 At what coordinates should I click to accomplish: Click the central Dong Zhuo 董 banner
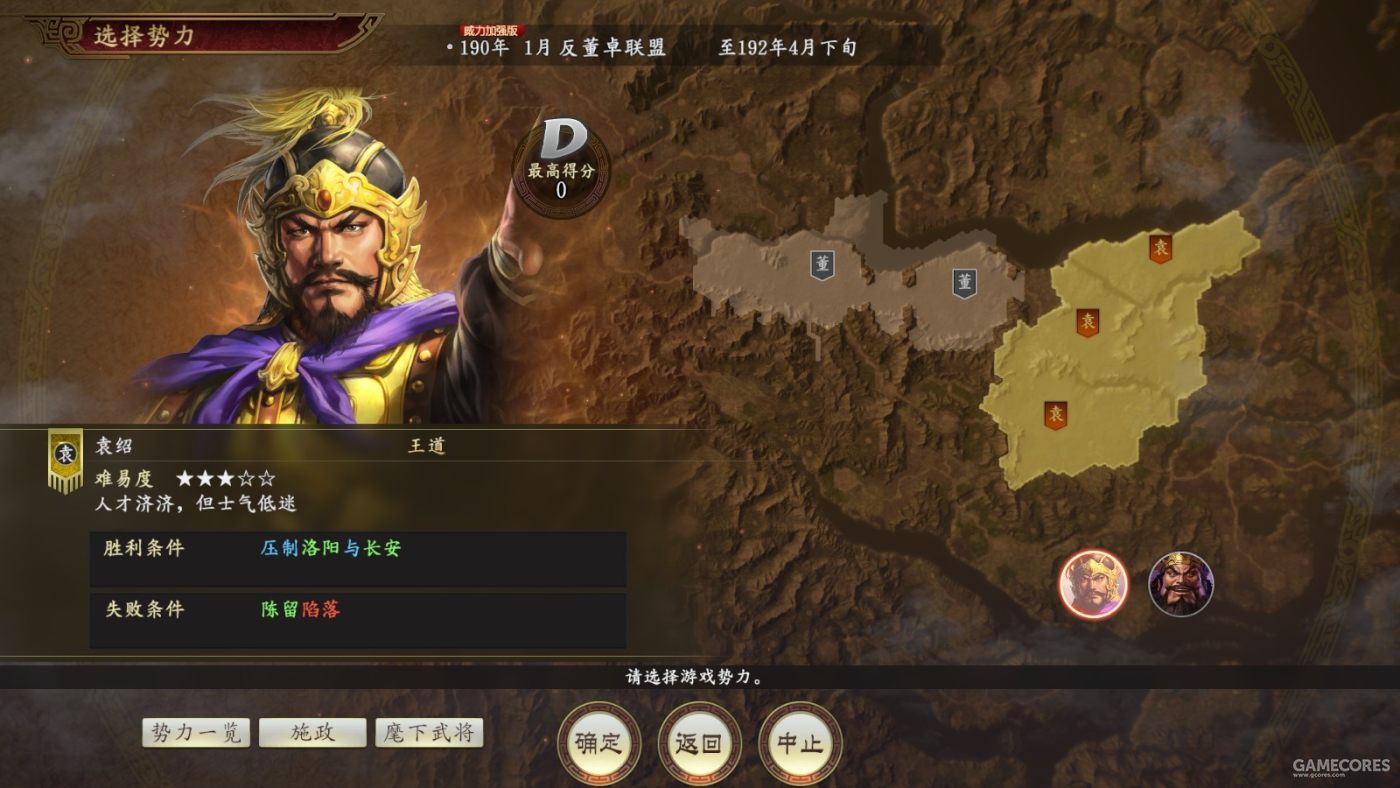point(965,283)
